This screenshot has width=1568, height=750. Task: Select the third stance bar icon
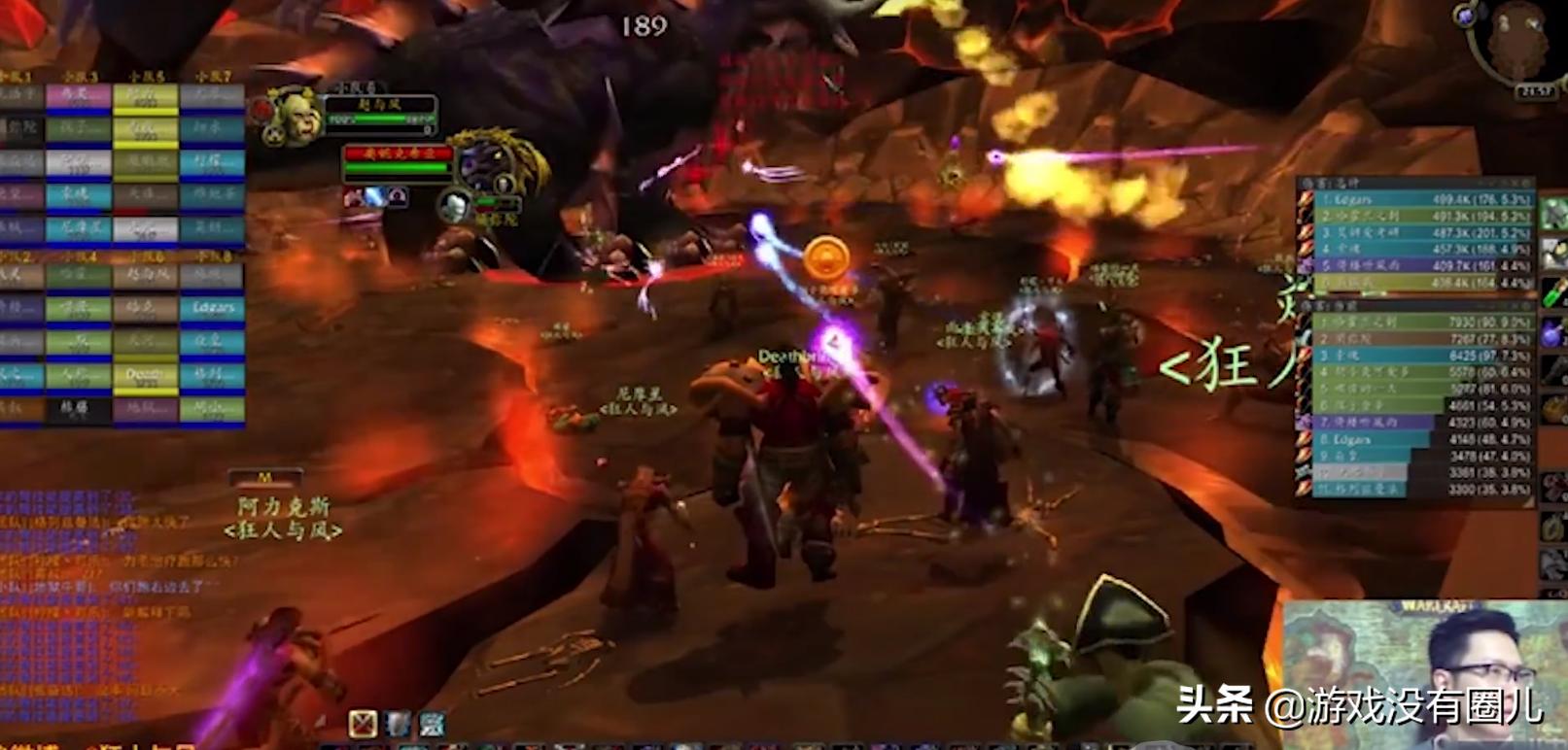(432, 723)
